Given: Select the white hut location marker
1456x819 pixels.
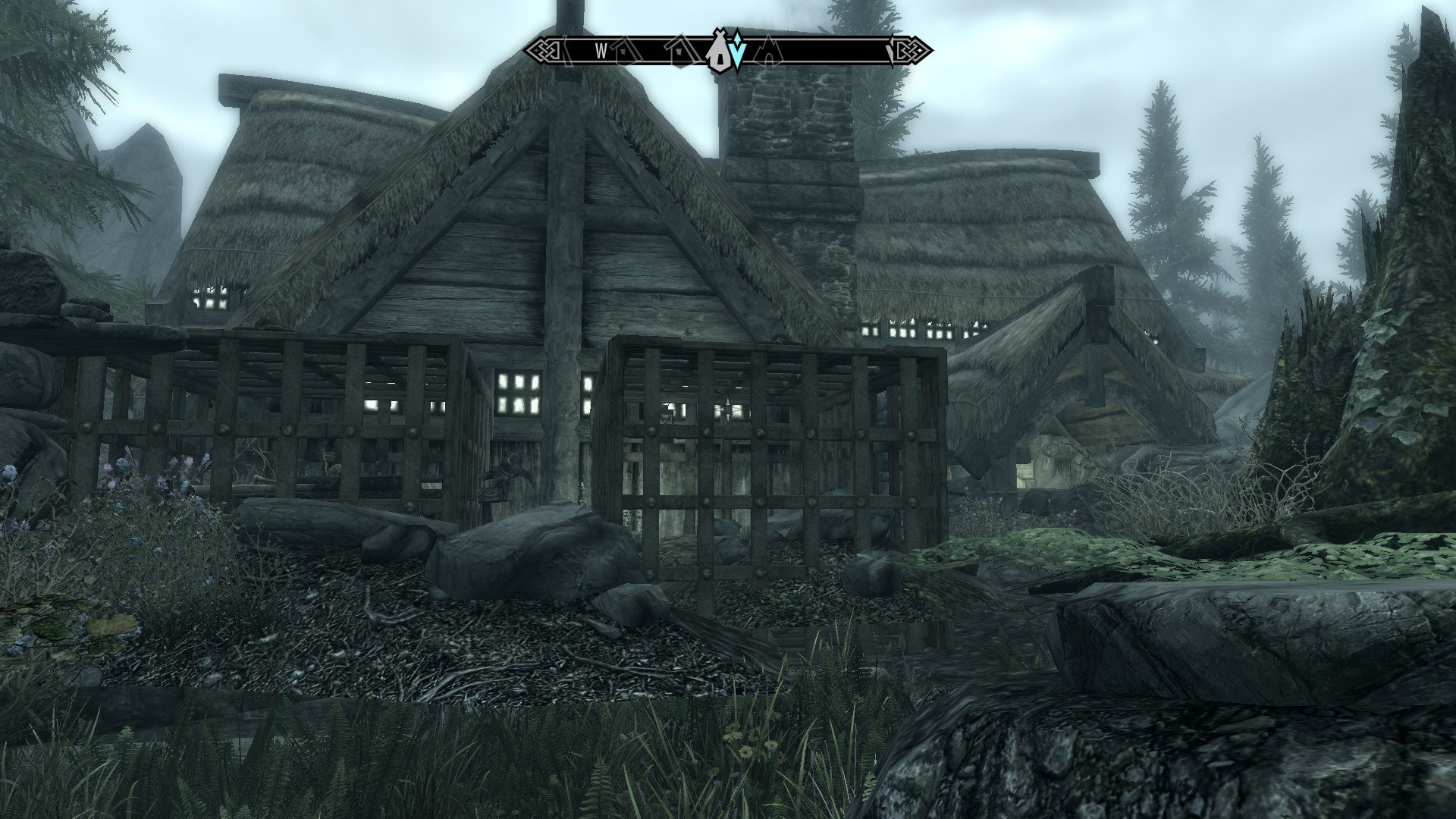Looking at the screenshot, I should pos(718,53).
